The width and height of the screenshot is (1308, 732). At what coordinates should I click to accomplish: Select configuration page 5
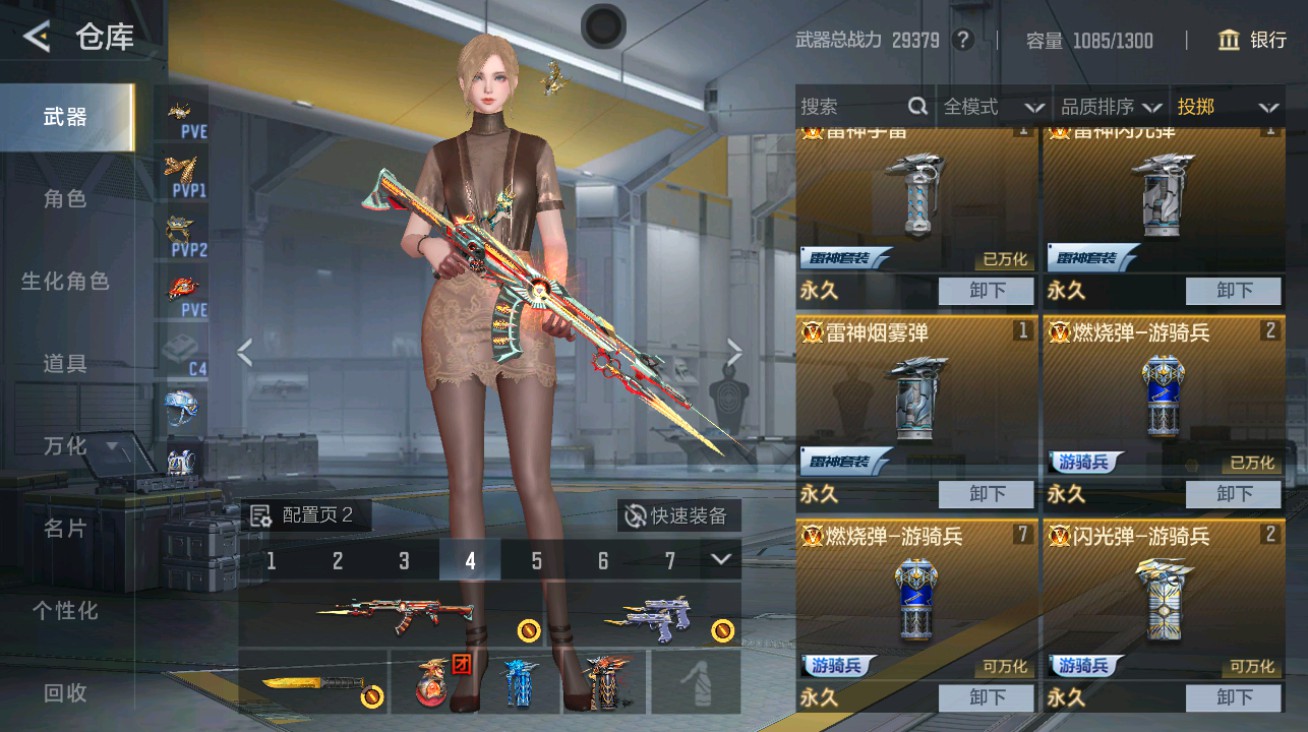[x=536, y=562]
